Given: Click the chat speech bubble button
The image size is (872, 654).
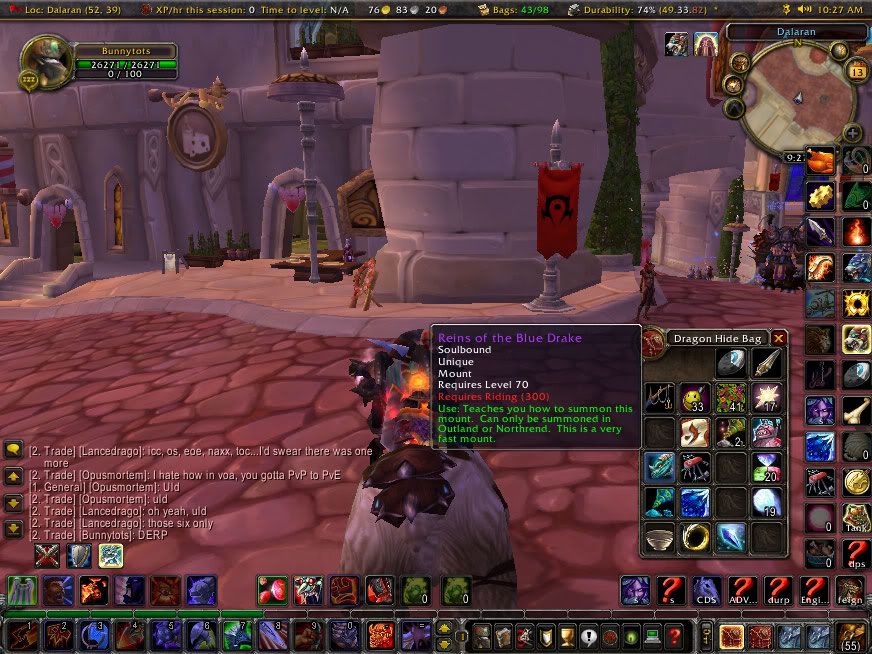Looking at the screenshot, I should [x=14, y=451].
